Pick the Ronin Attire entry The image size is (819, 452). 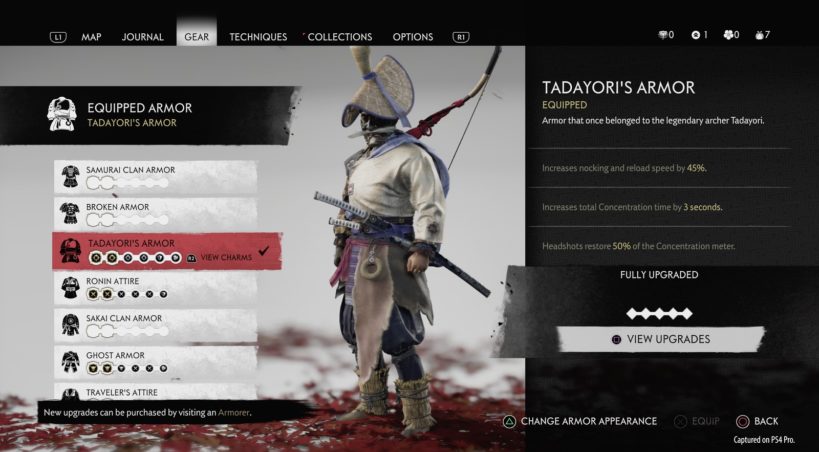pos(155,288)
